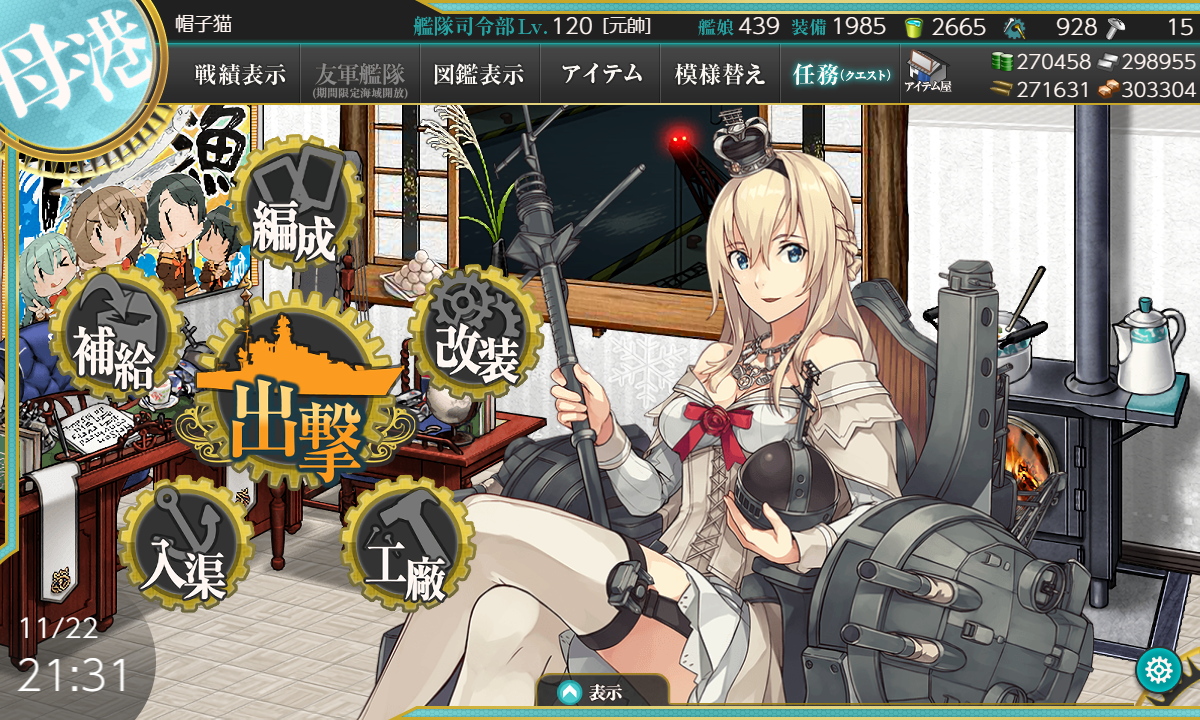The width and height of the screenshot is (1200, 720).
Task: Open the 任務 quest list
Action: [841, 75]
